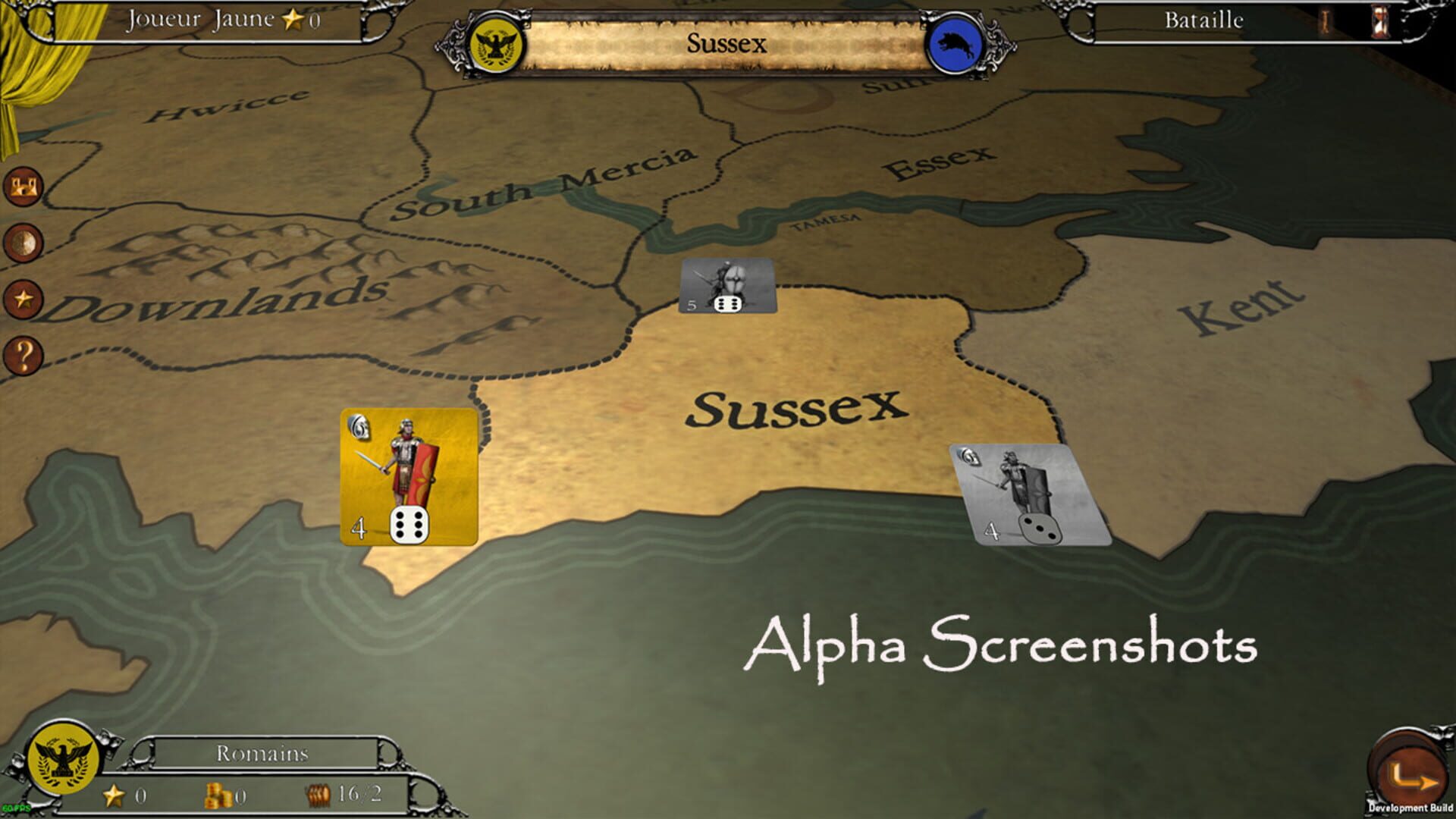1456x819 pixels.
Task: Select the star icon on the left sidebar
Action: [x=25, y=299]
